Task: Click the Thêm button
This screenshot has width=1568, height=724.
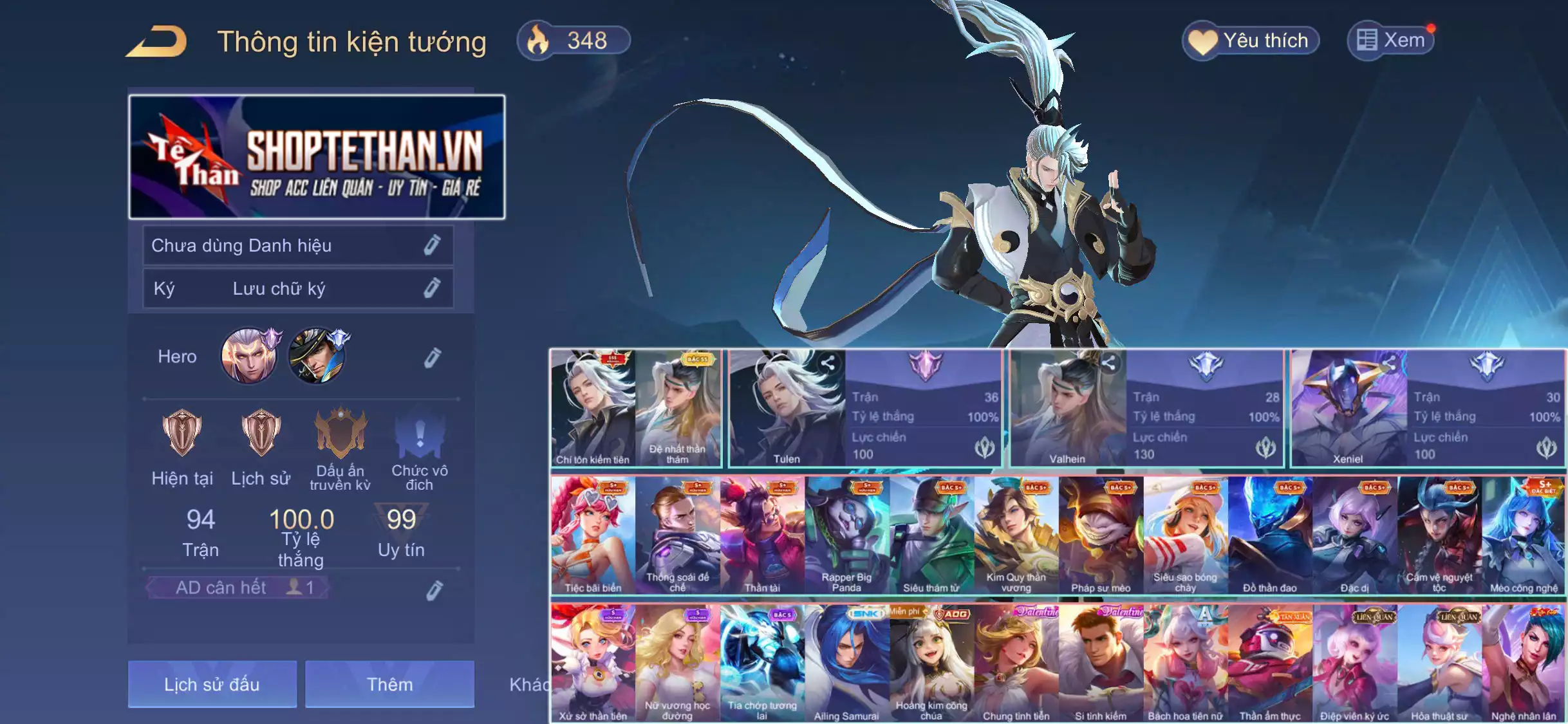Action: [389, 684]
